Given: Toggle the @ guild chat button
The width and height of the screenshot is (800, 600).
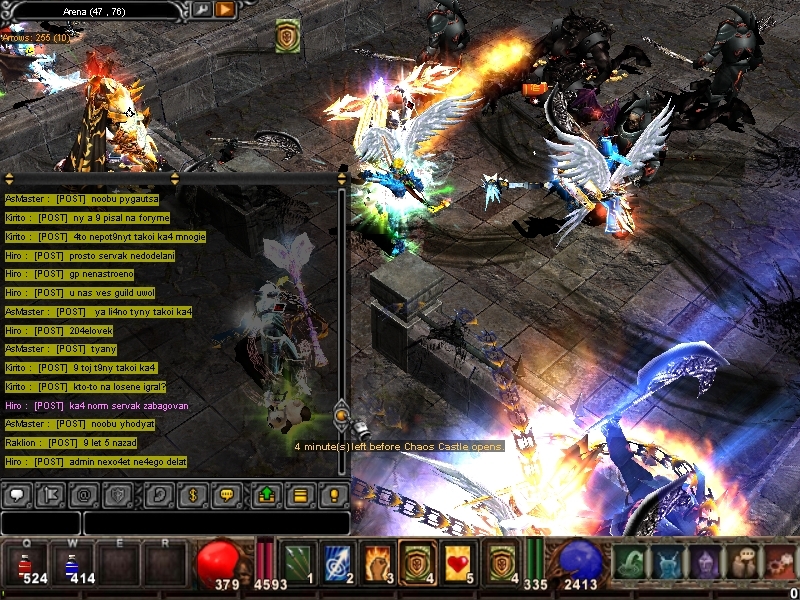Looking at the screenshot, I should coord(84,494).
